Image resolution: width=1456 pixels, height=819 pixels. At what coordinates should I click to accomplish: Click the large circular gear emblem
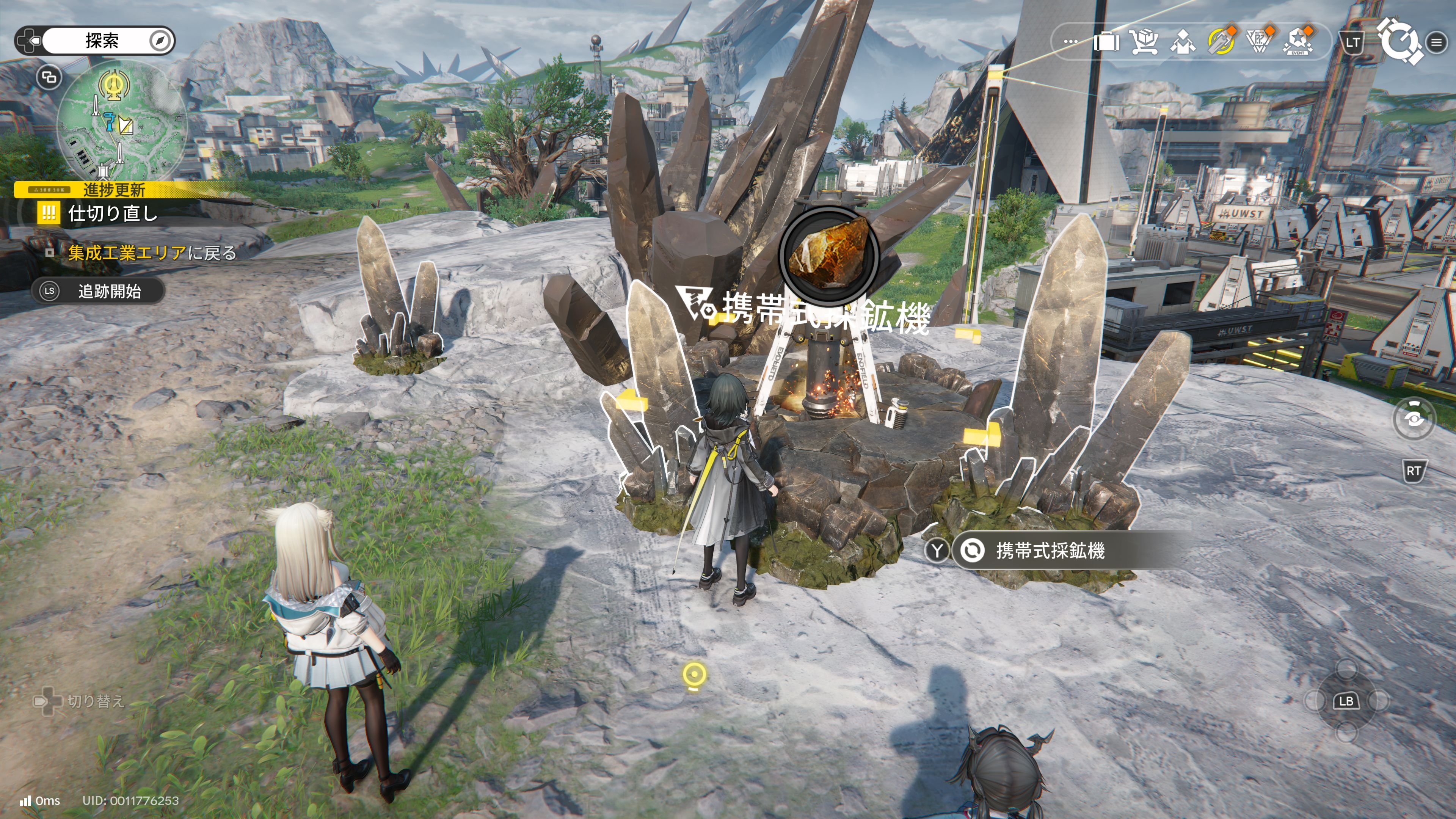pyautogui.click(x=1399, y=41)
